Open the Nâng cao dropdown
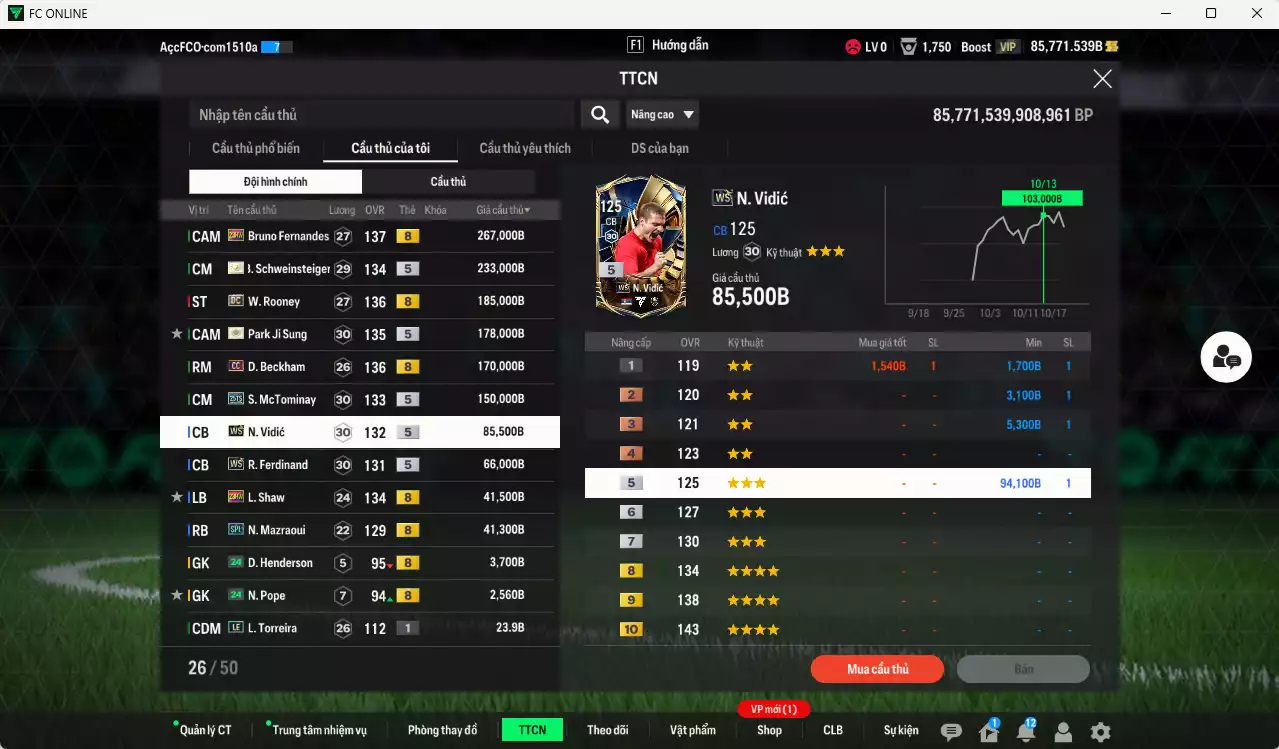 [x=662, y=115]
